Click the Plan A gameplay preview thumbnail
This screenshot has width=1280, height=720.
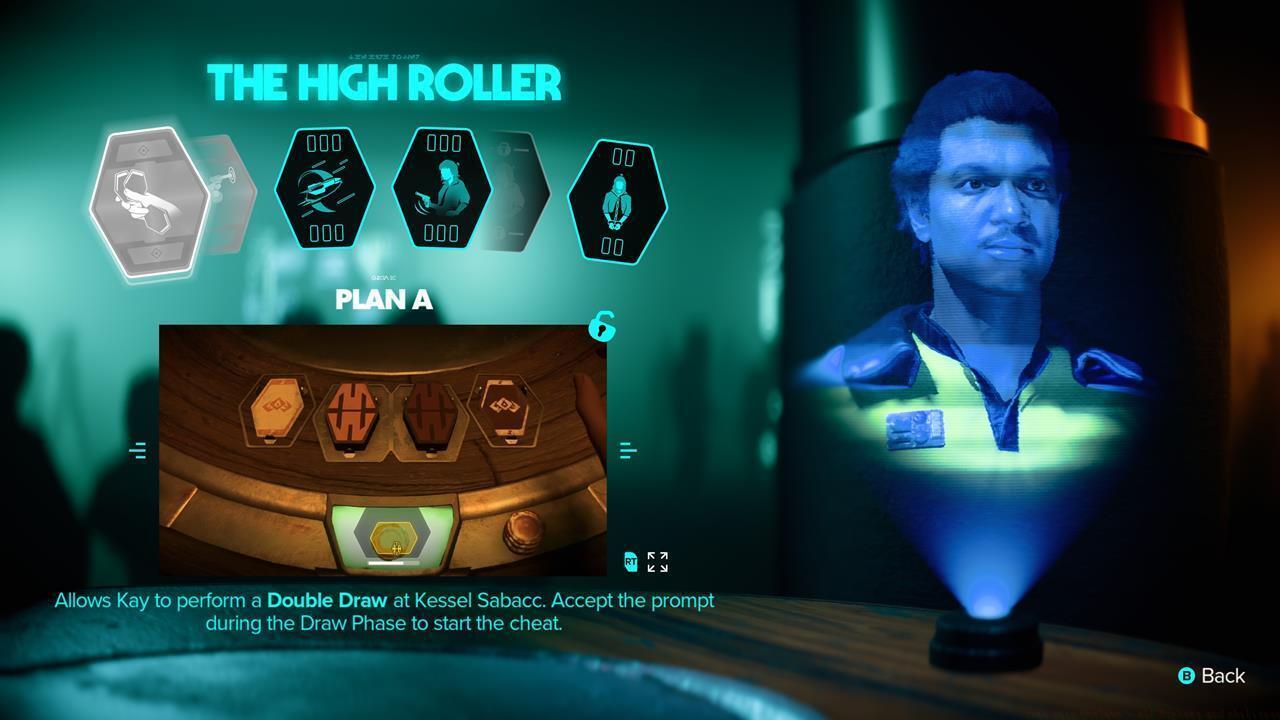(383, 448)
